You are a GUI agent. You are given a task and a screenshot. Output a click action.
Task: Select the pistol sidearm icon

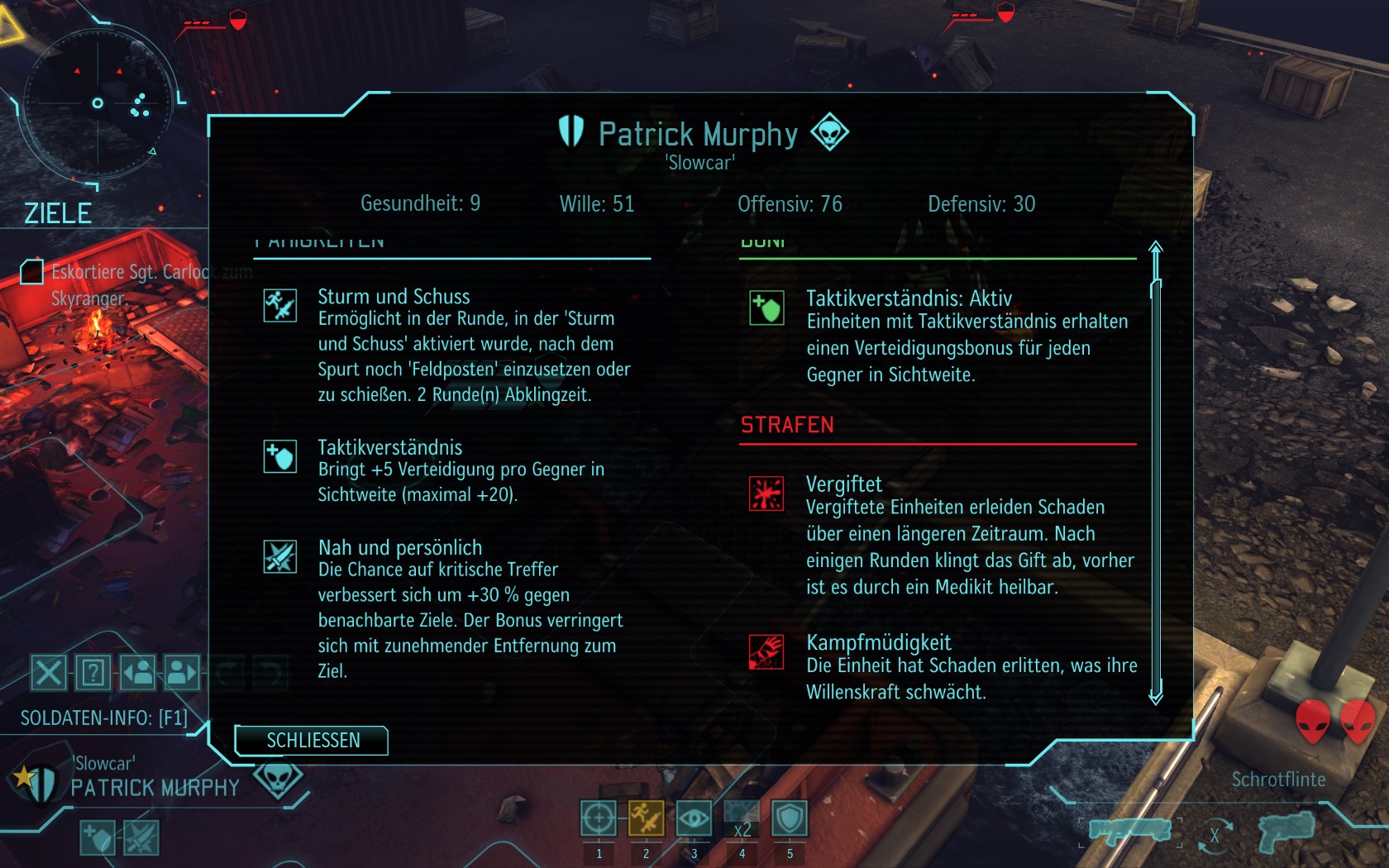point(1286,832)
